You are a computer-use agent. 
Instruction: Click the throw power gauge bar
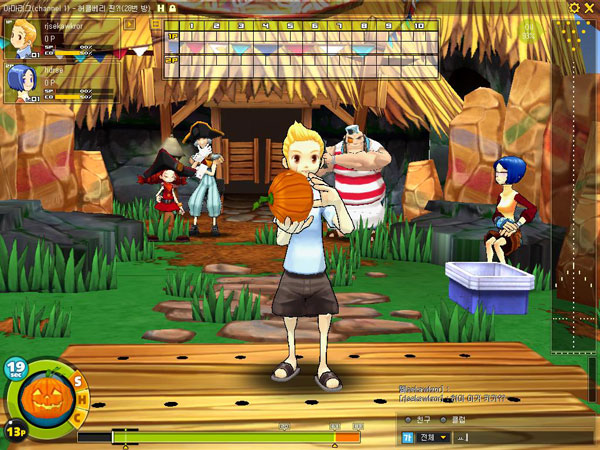pyautogui.click(x=218, y=437)
